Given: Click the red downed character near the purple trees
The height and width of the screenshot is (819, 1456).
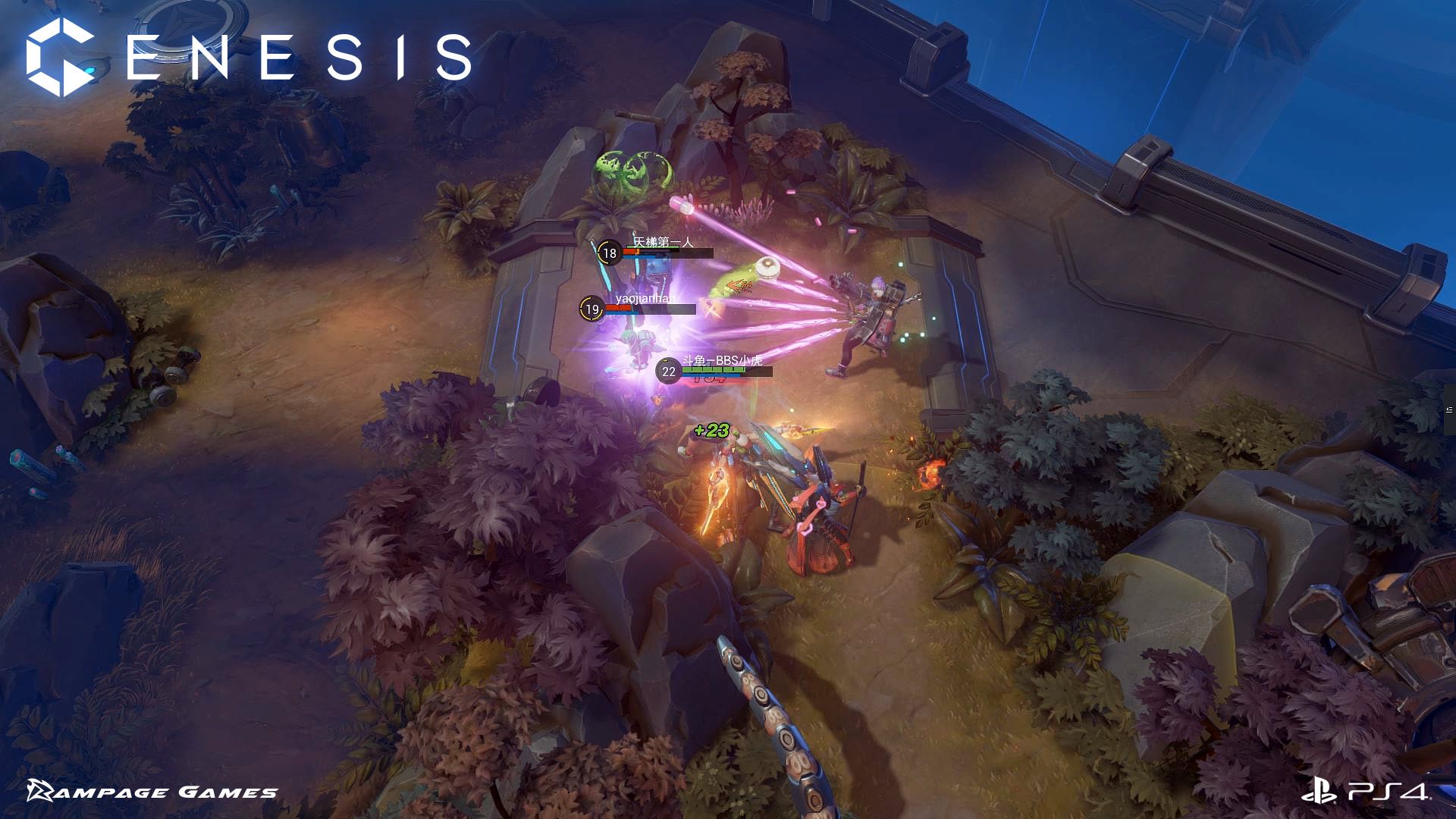Looking at the screenshot, I should (x=819, y=523).
